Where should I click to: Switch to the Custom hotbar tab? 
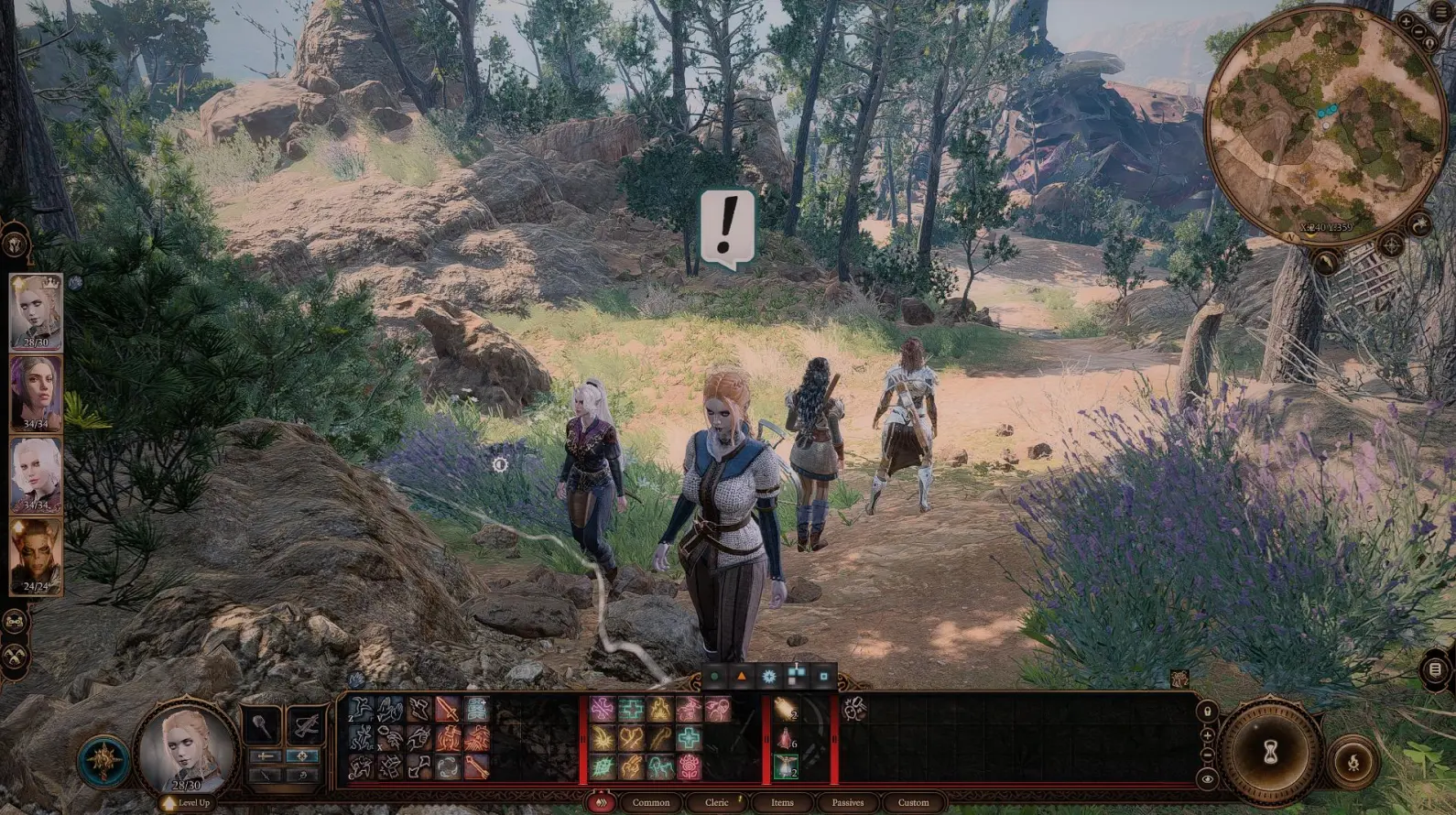(x=913, y=802)
